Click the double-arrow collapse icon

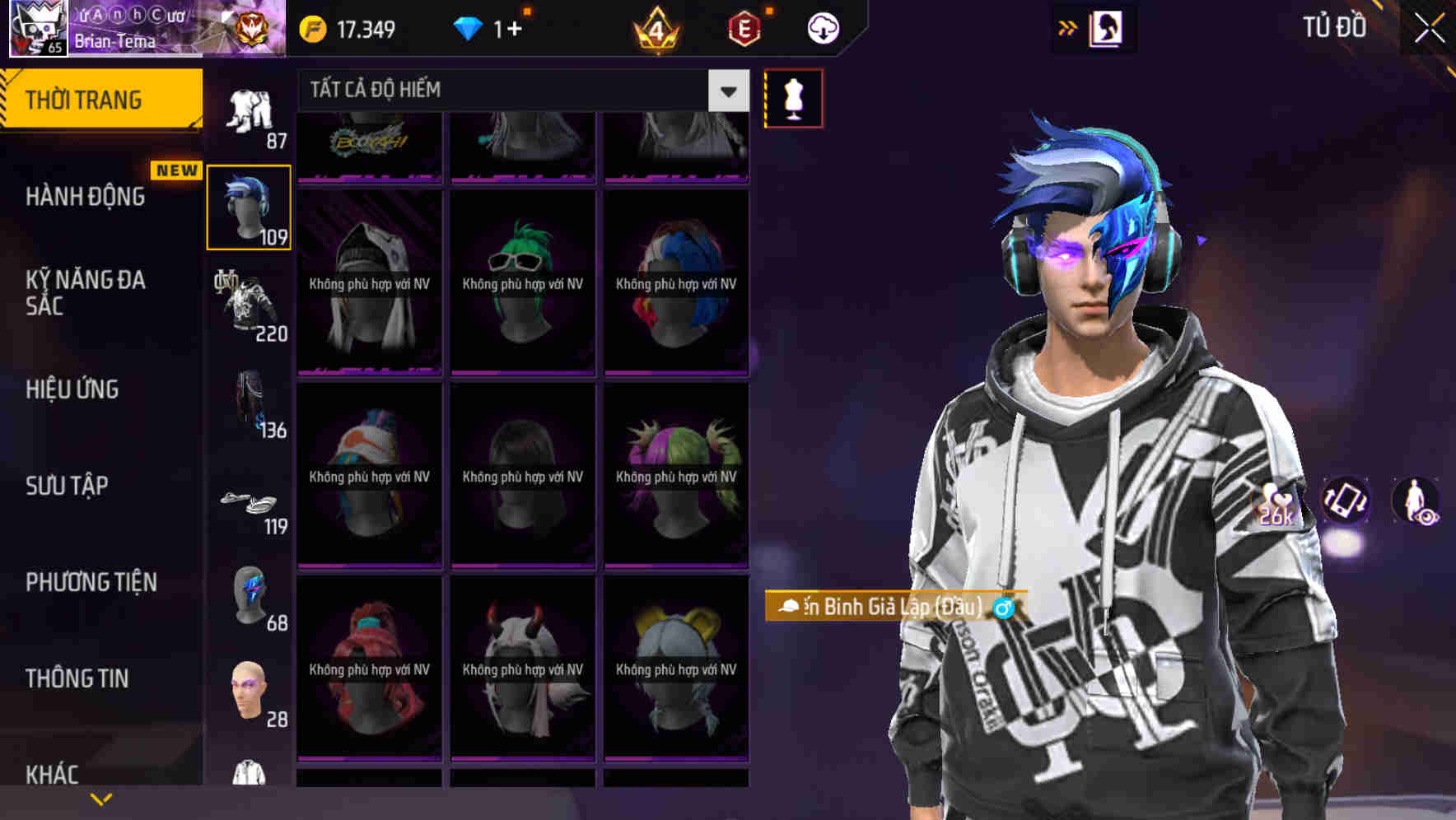tap(1067, 26)
